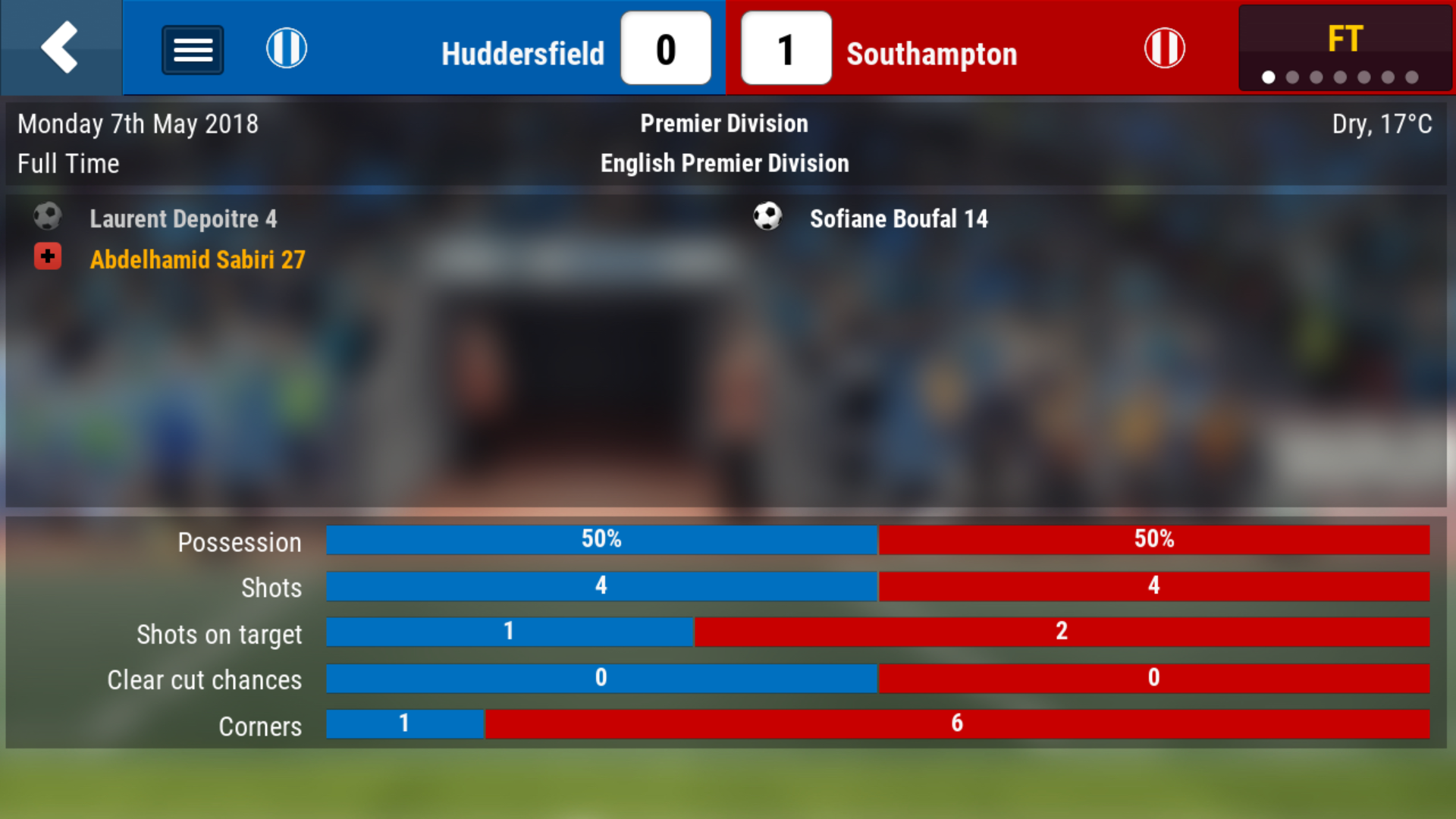Open the hamburger menu button
Screen dimensions: 1456x819
[193, 50]
